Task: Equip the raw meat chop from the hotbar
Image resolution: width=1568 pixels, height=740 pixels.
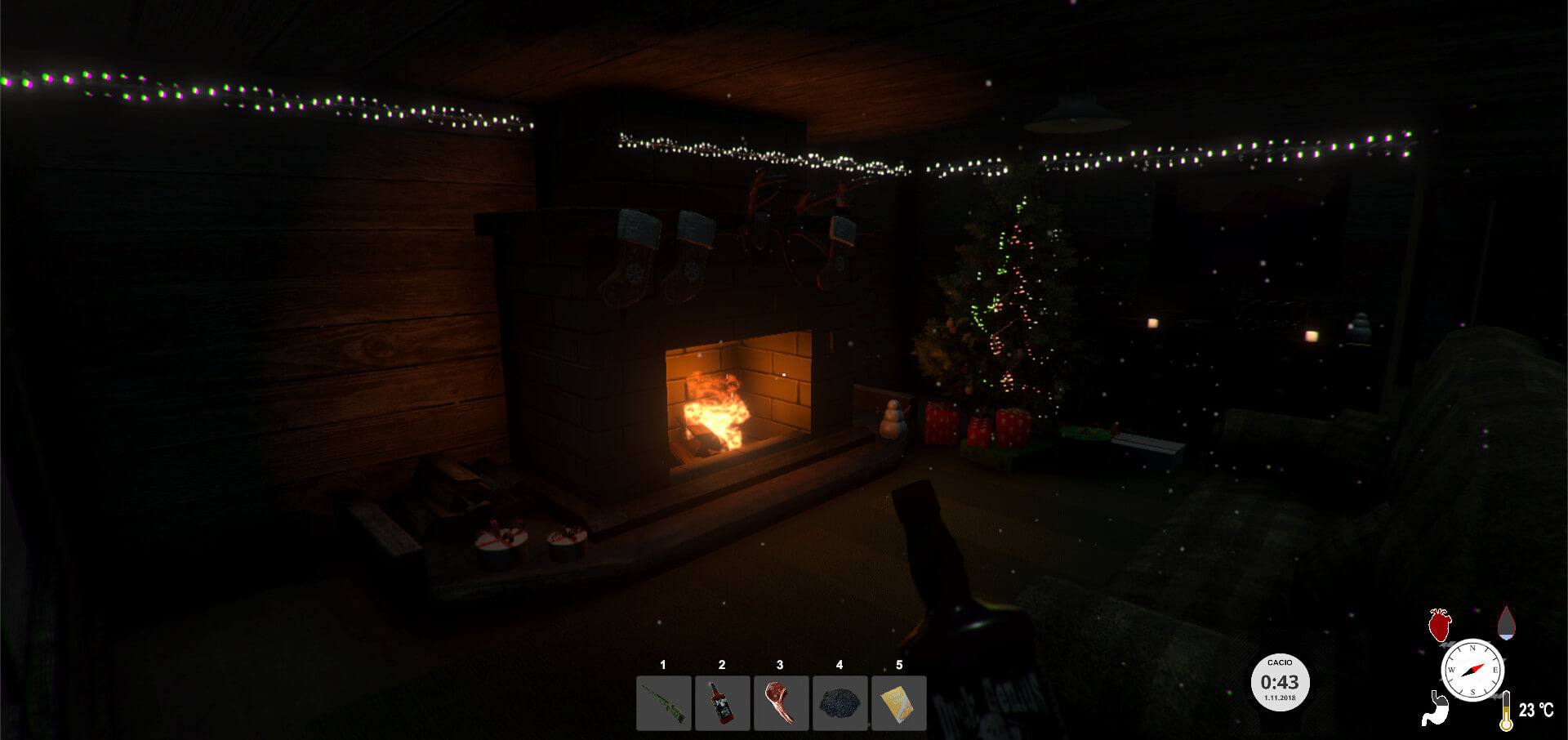Action: (781, 702)
